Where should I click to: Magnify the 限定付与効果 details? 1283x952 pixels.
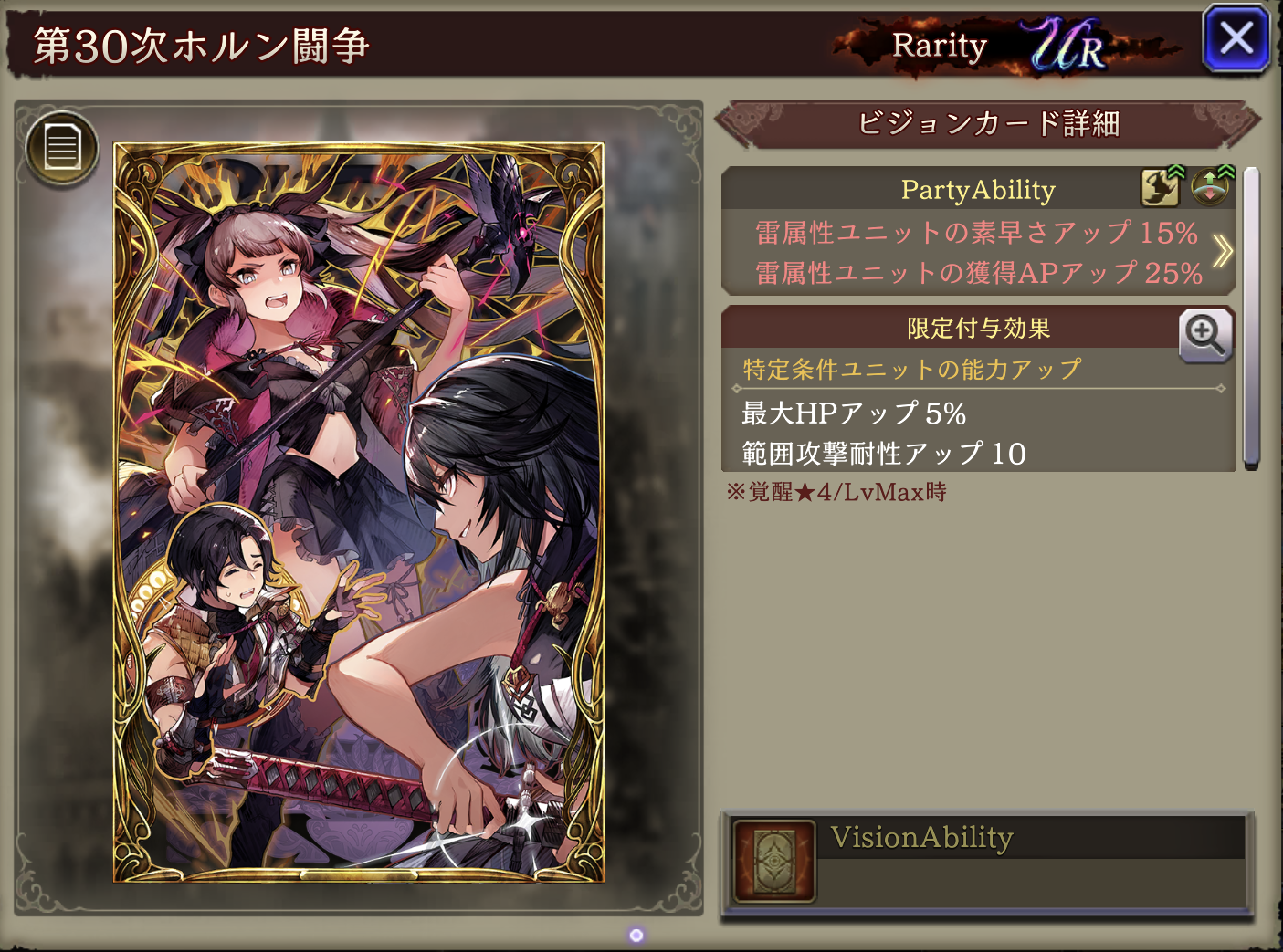pos(1205,335)
